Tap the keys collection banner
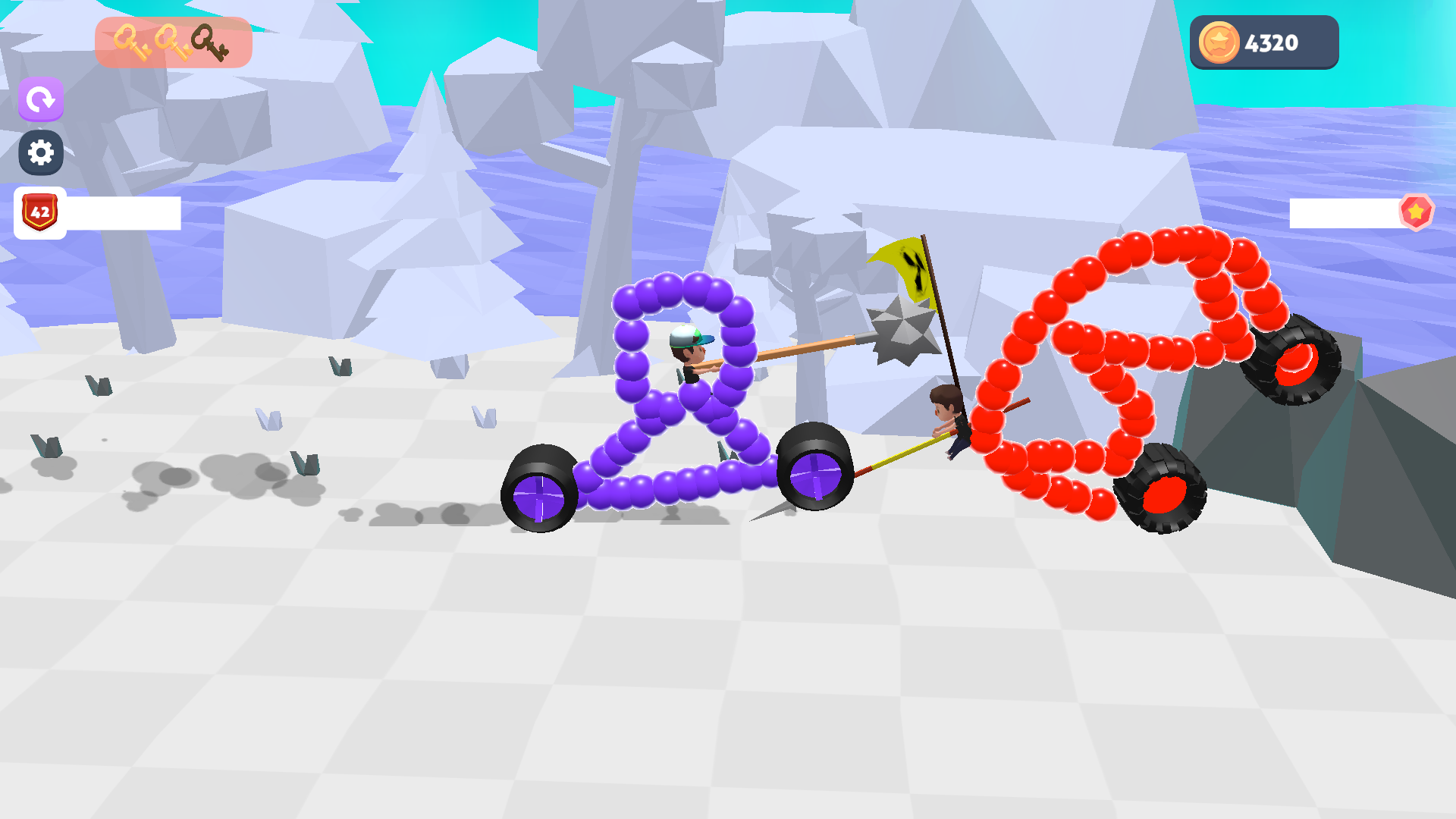Screen dimensions: 1456x819 point(173,42)
